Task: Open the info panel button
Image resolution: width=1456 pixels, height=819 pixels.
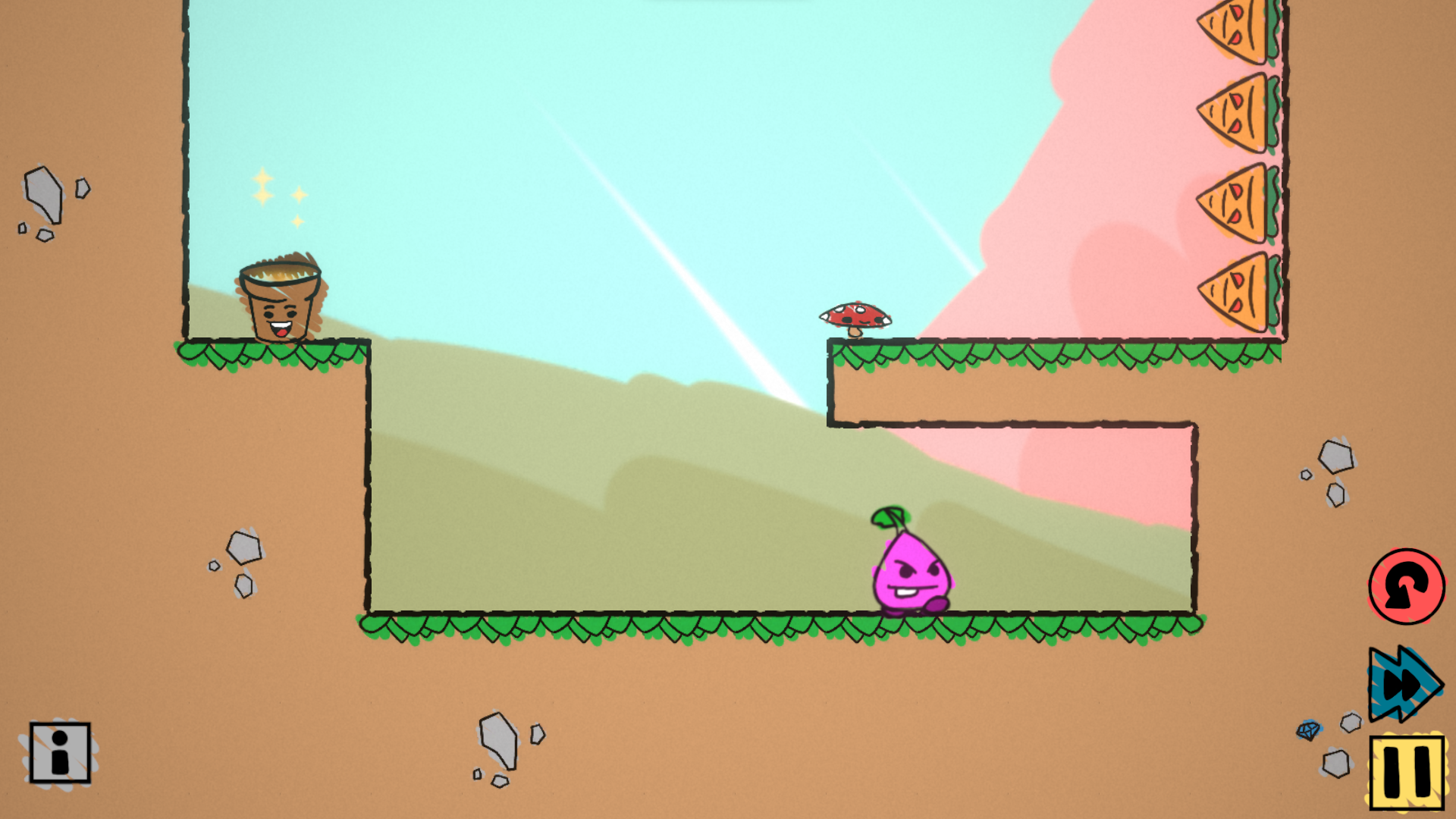Action: point(60,752)
